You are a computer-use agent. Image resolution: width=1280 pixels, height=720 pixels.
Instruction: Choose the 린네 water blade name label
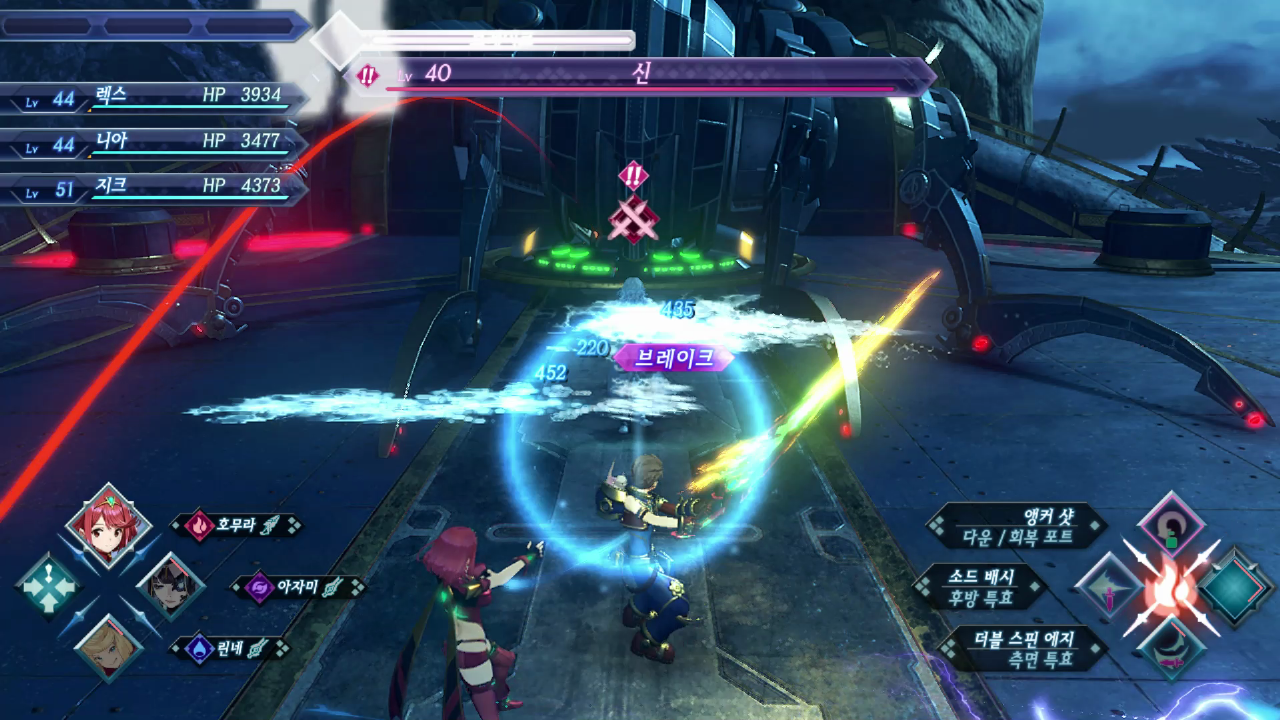(237, 648)
